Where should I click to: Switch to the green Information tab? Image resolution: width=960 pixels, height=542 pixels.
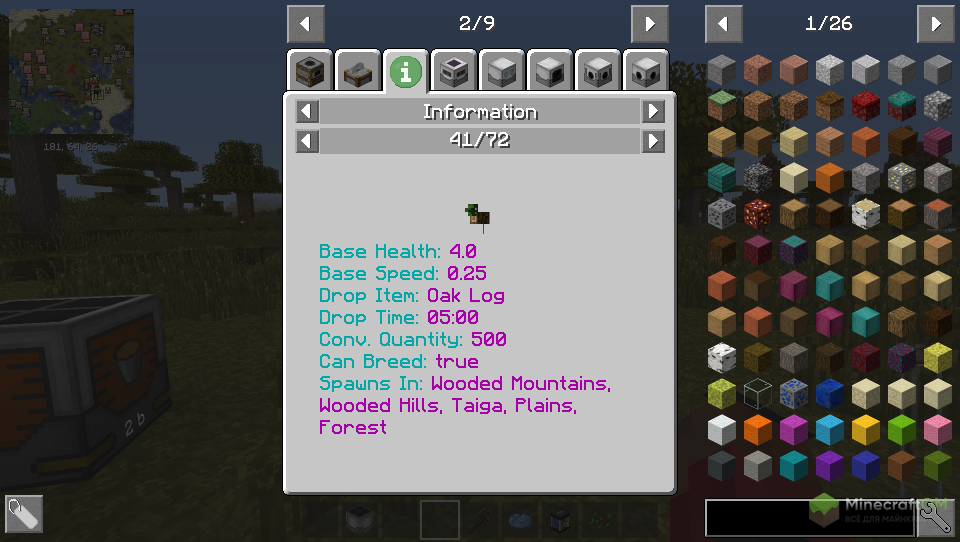click(x=405, y=71)
